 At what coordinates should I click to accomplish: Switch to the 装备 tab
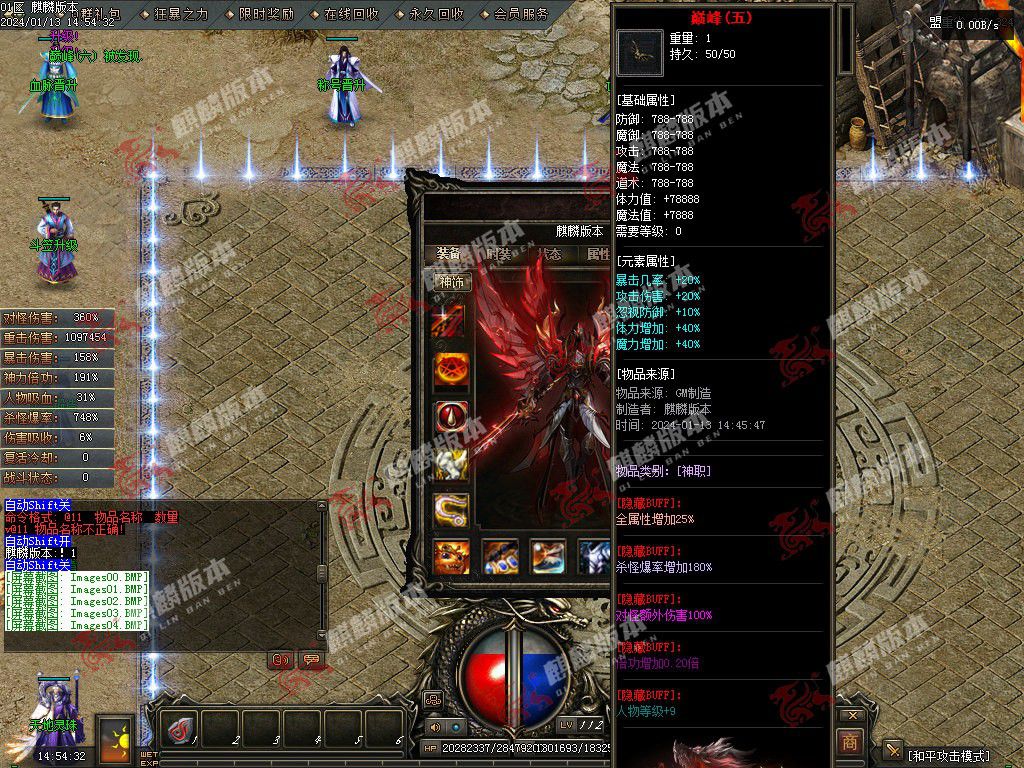(x=449, y=254)
